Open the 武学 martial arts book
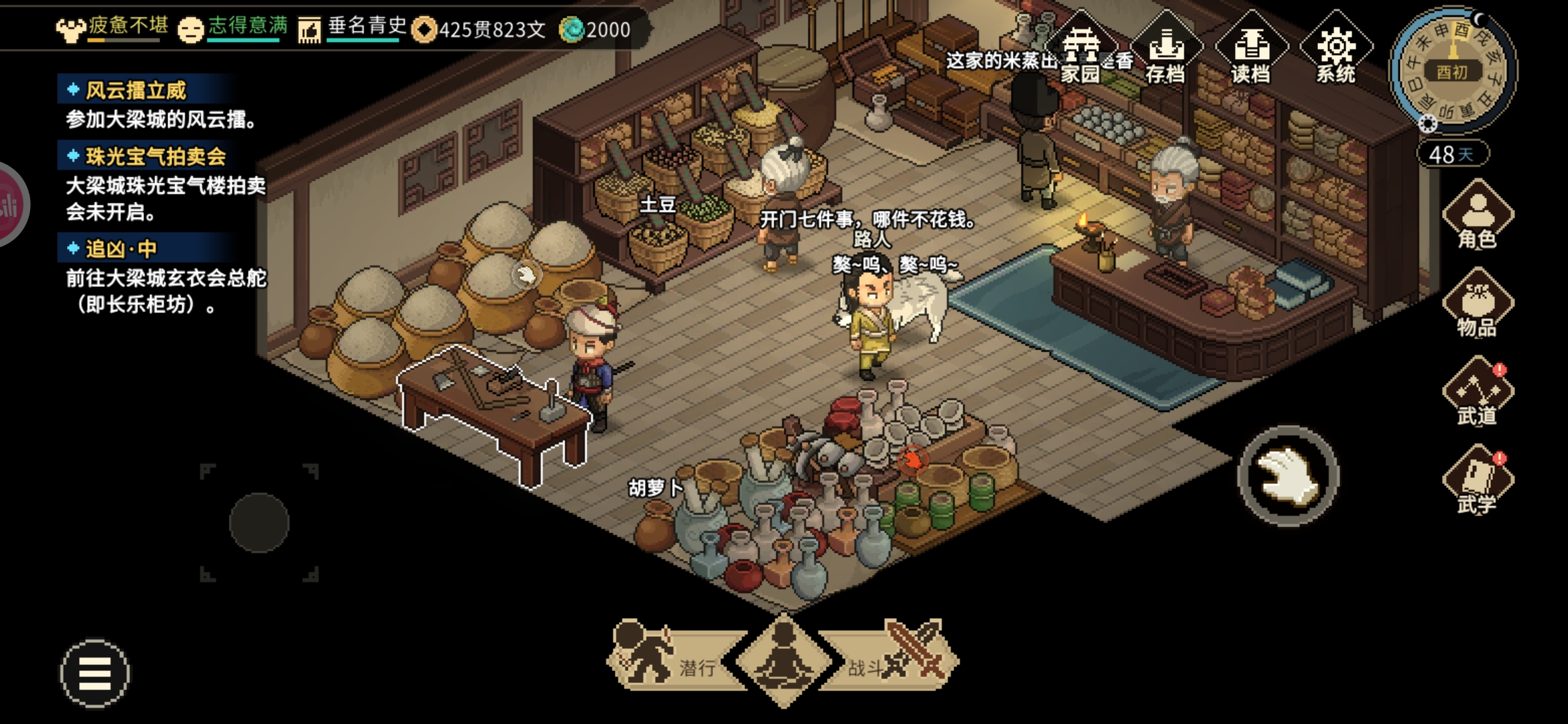 coord(1477,481)
